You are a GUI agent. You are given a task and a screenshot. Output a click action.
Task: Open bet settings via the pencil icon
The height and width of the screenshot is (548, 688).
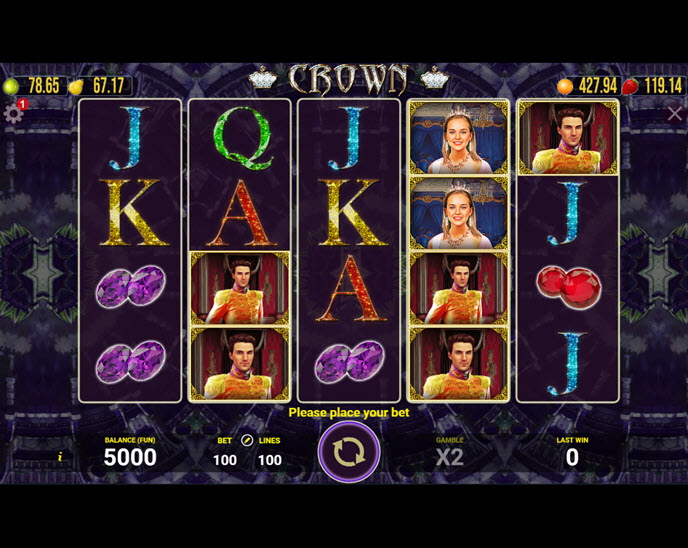point(247,440)
